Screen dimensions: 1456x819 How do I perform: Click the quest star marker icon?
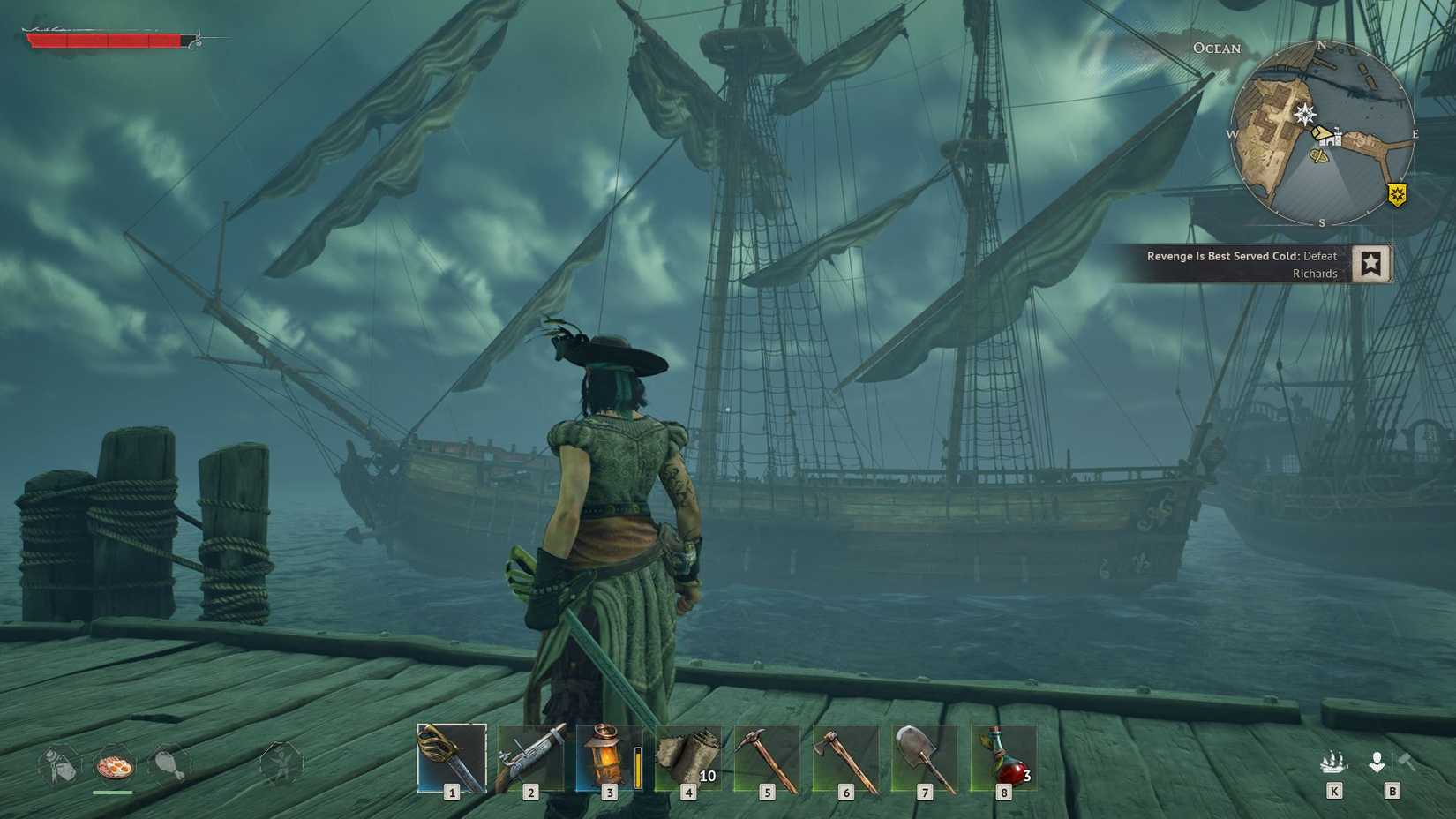pyautogui.click(x=1372, y=263)
